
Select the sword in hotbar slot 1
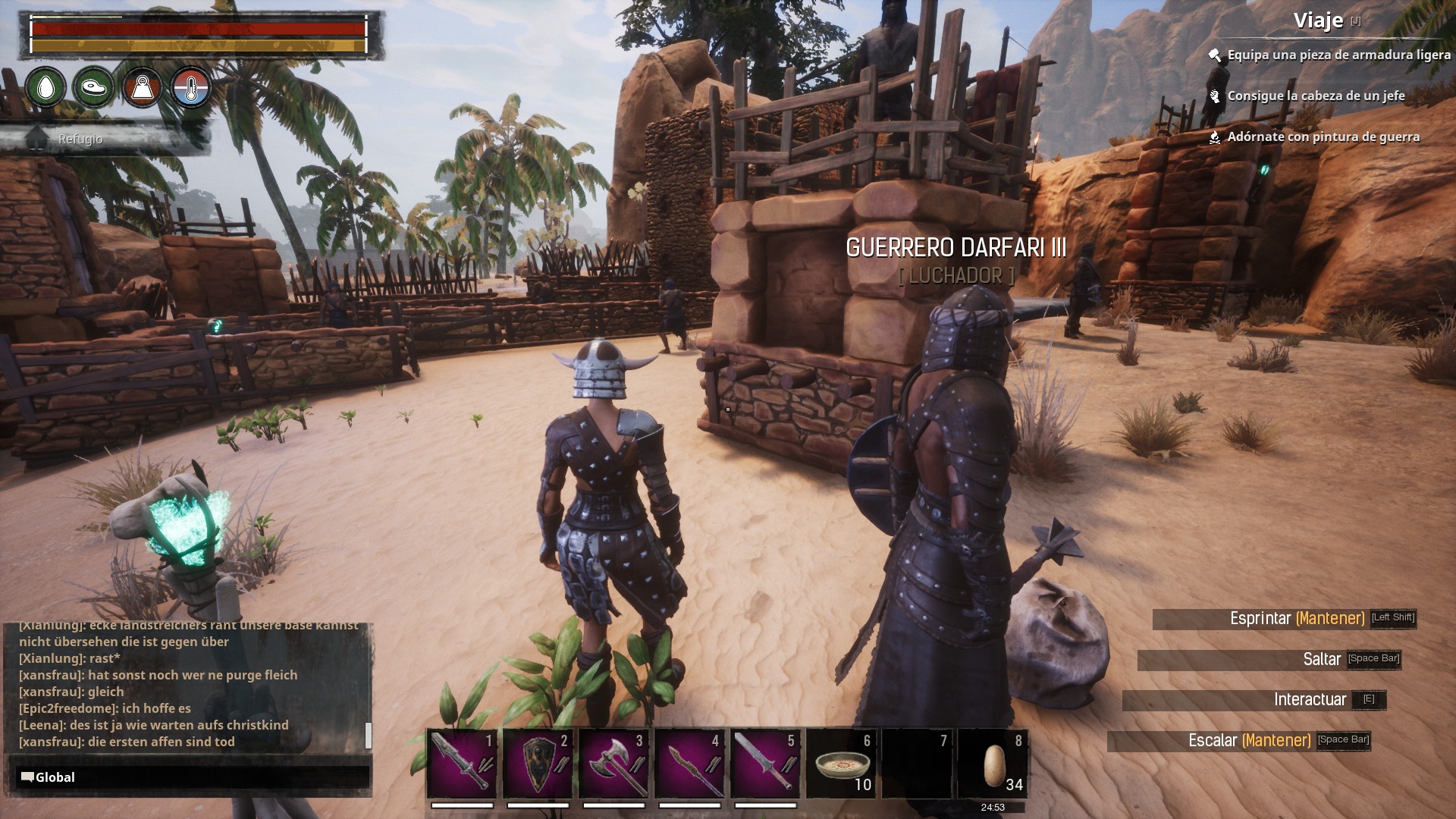tap(462, 764)
